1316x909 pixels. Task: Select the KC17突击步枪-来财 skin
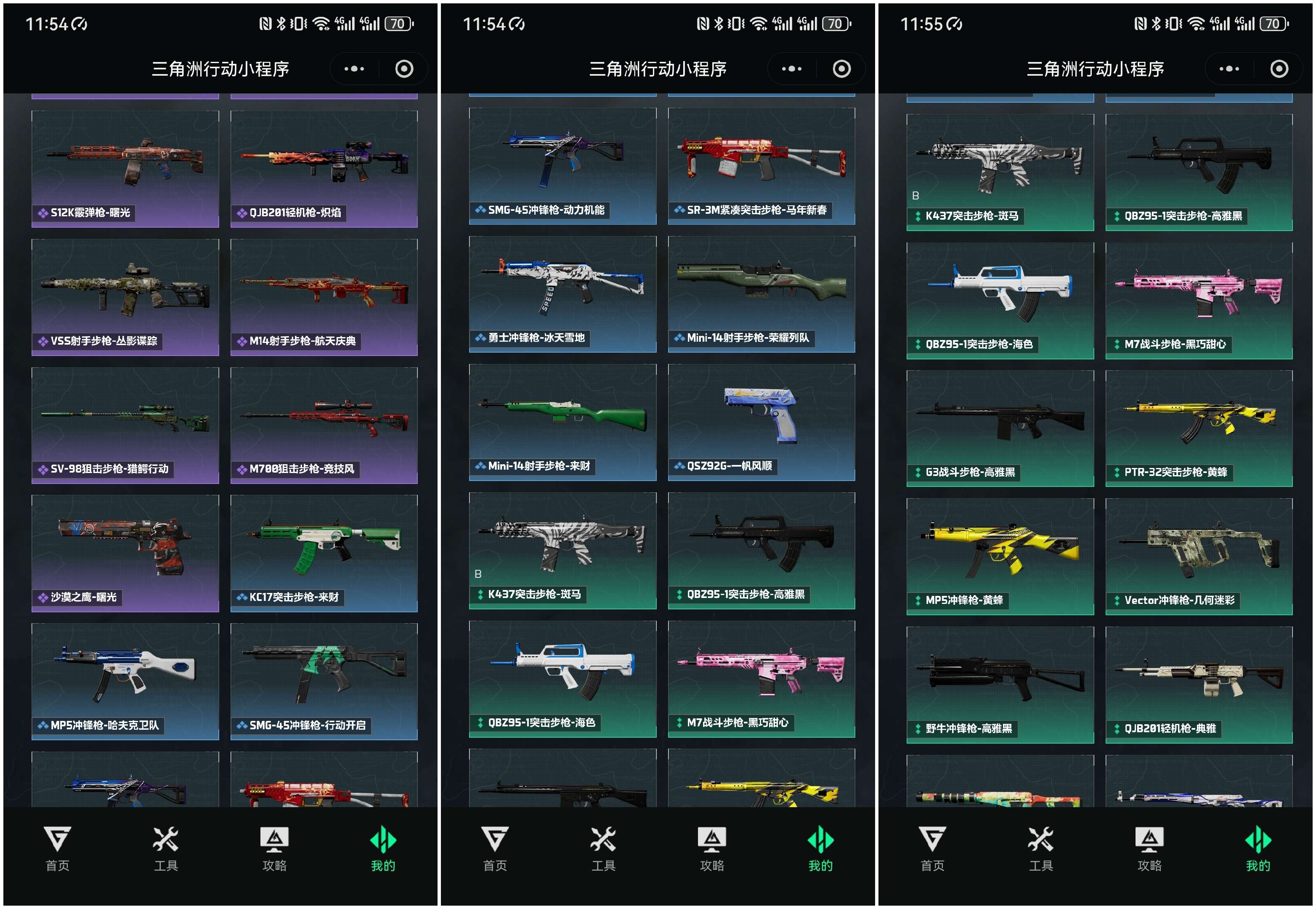pos(324,553)
